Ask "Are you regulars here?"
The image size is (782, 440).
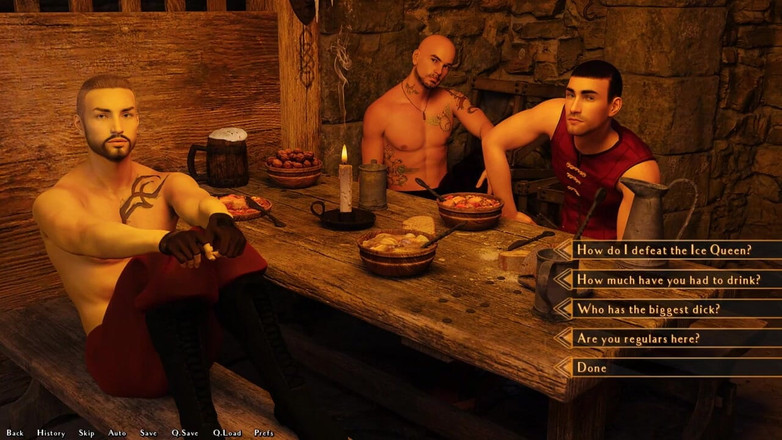tap(638, 338)
